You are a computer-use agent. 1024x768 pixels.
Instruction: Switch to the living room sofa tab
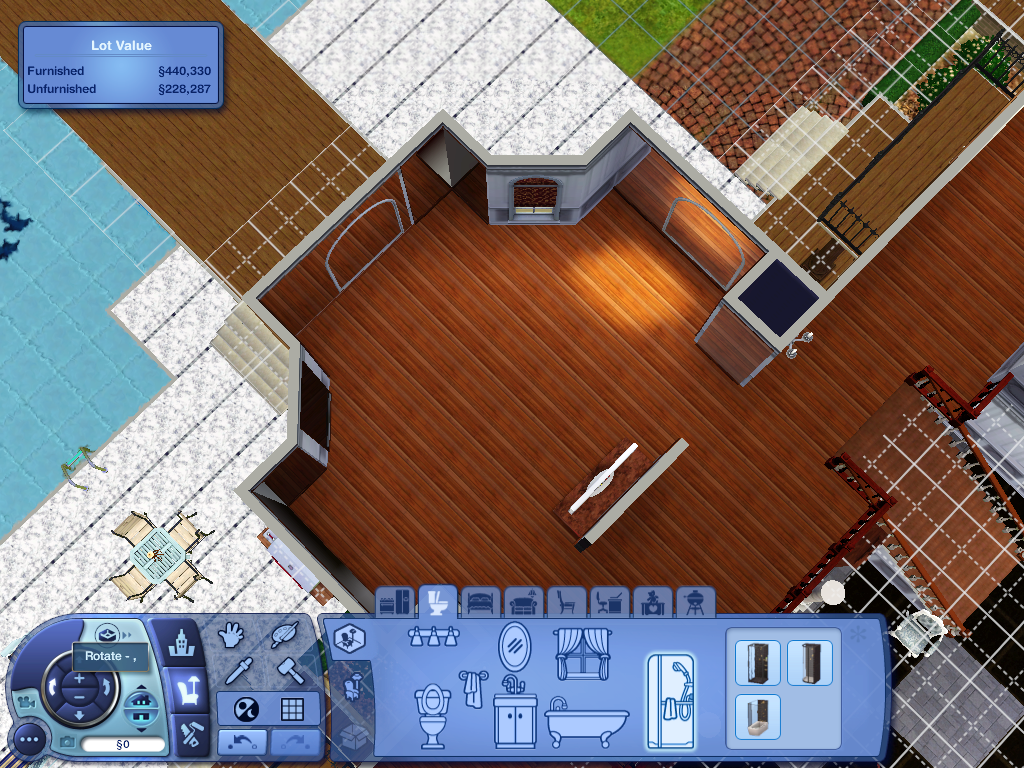(x=523, y=603)
